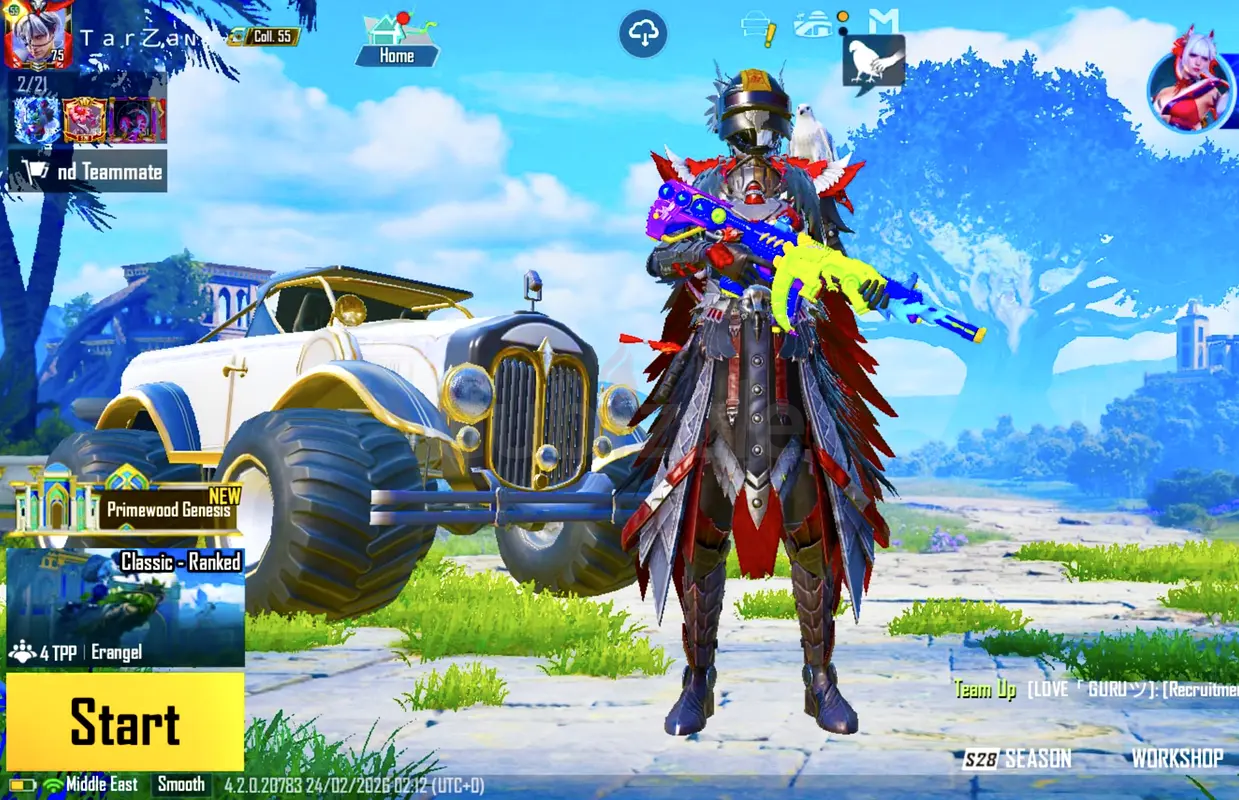Screen dimensions: 1239x800
Task: Open the Classic - Ranked mode selector
Action: (125, 607)
